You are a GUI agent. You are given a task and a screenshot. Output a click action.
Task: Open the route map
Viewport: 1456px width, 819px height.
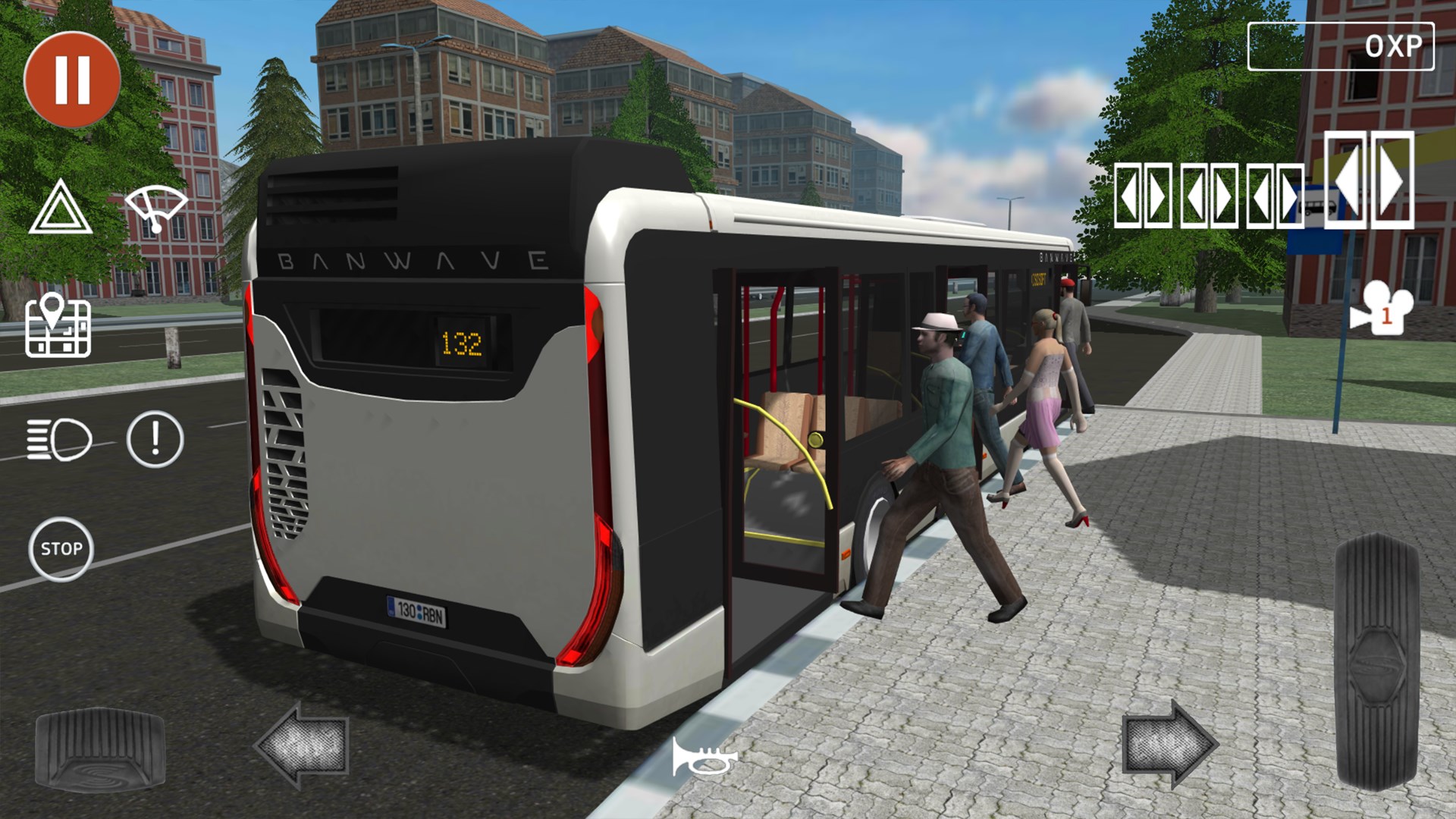[x=59, y=330]
